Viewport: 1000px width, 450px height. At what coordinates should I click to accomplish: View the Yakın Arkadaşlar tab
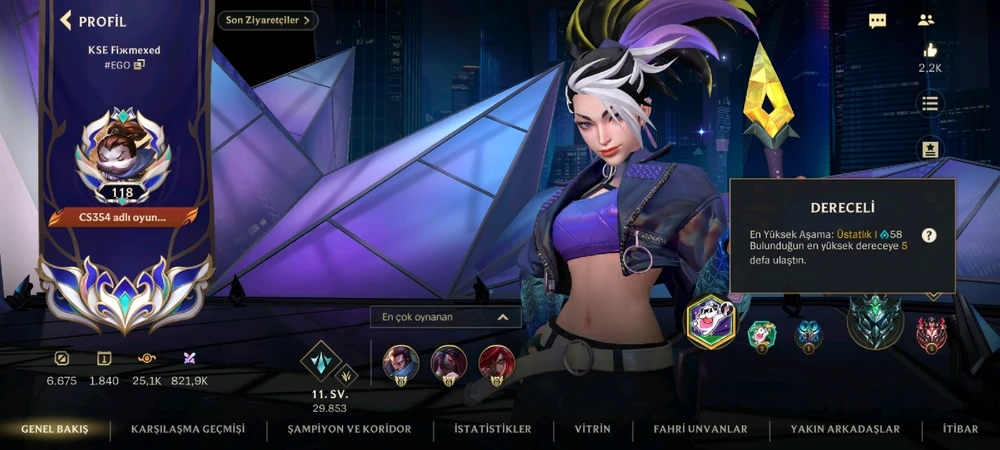point(845,429)
